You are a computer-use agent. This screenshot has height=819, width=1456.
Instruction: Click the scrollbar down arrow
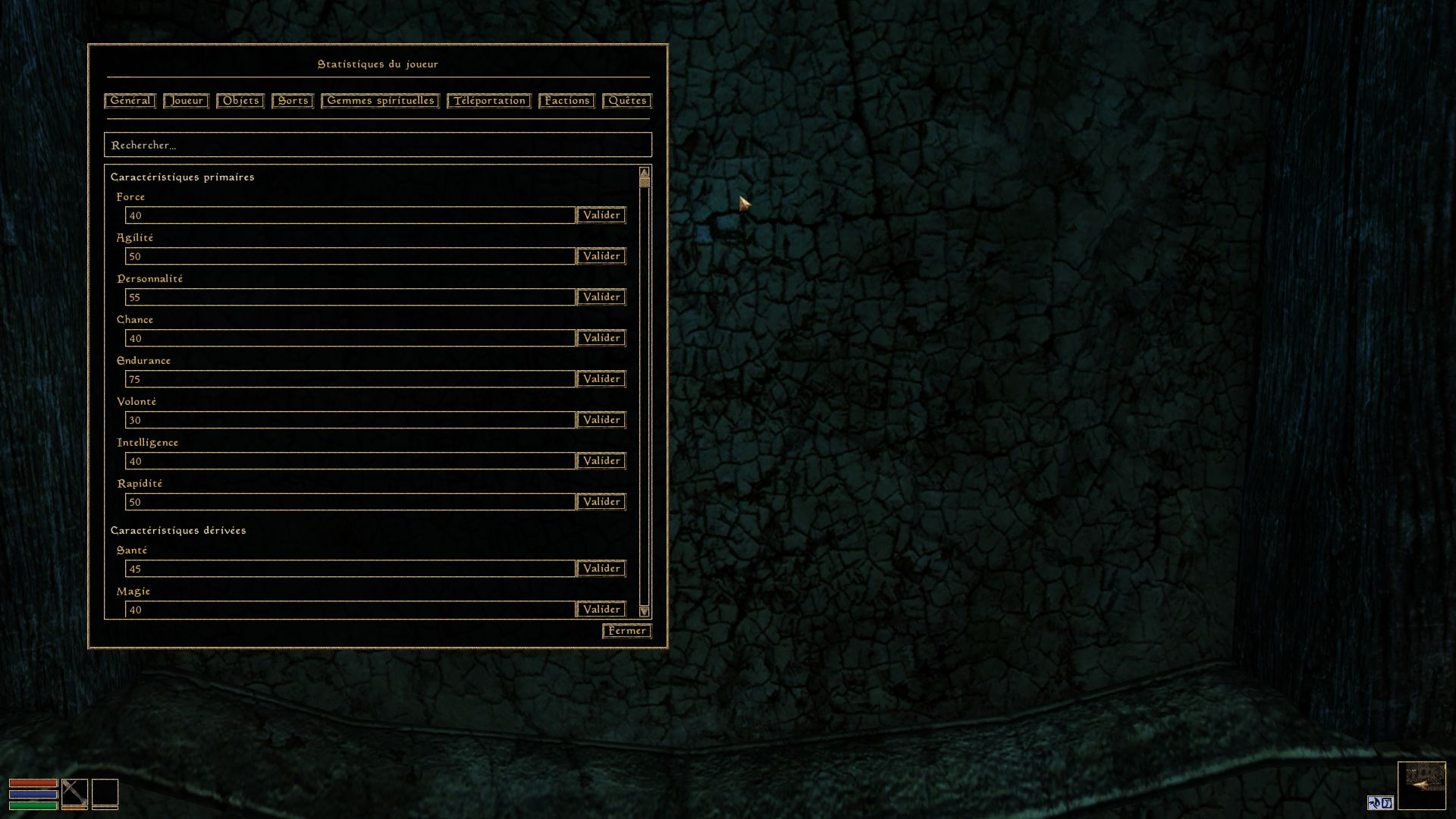click(644, 611)
